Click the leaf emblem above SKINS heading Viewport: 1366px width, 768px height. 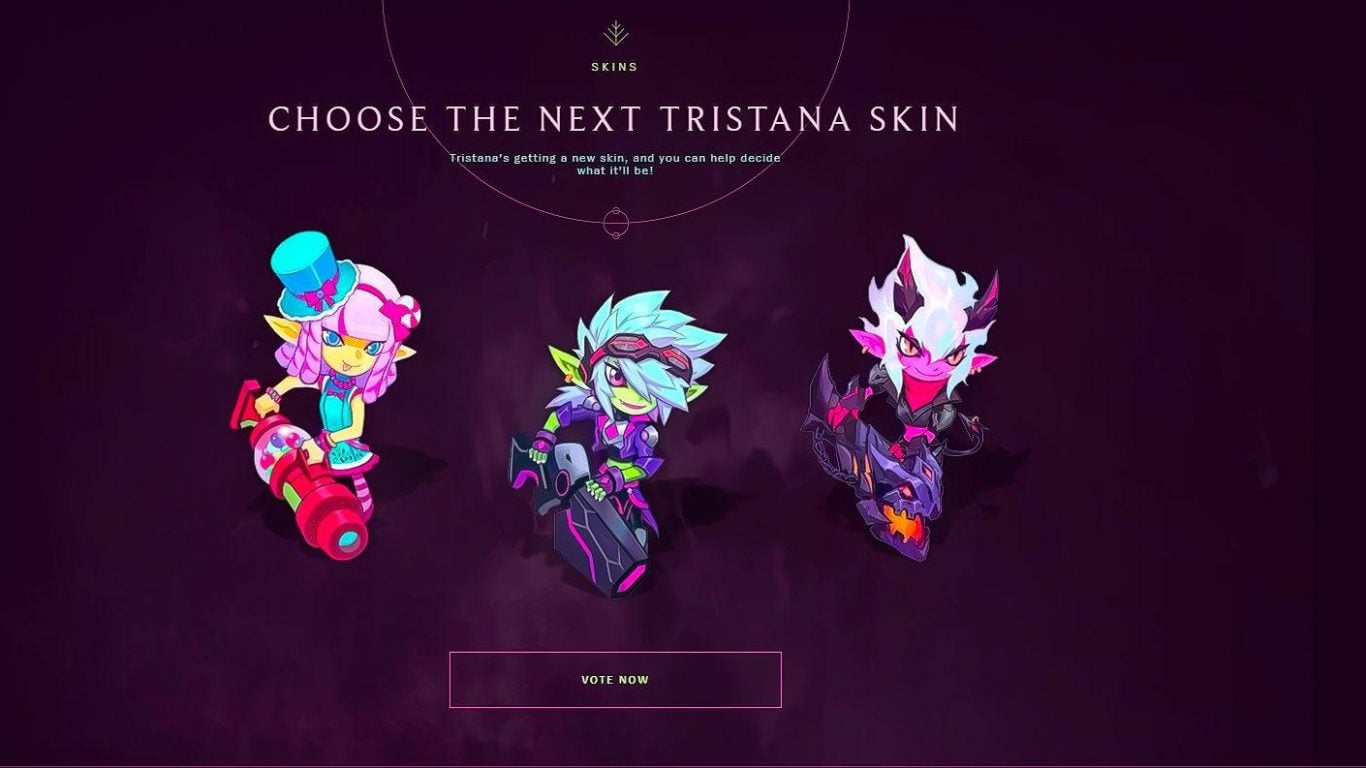pos(617,32)
